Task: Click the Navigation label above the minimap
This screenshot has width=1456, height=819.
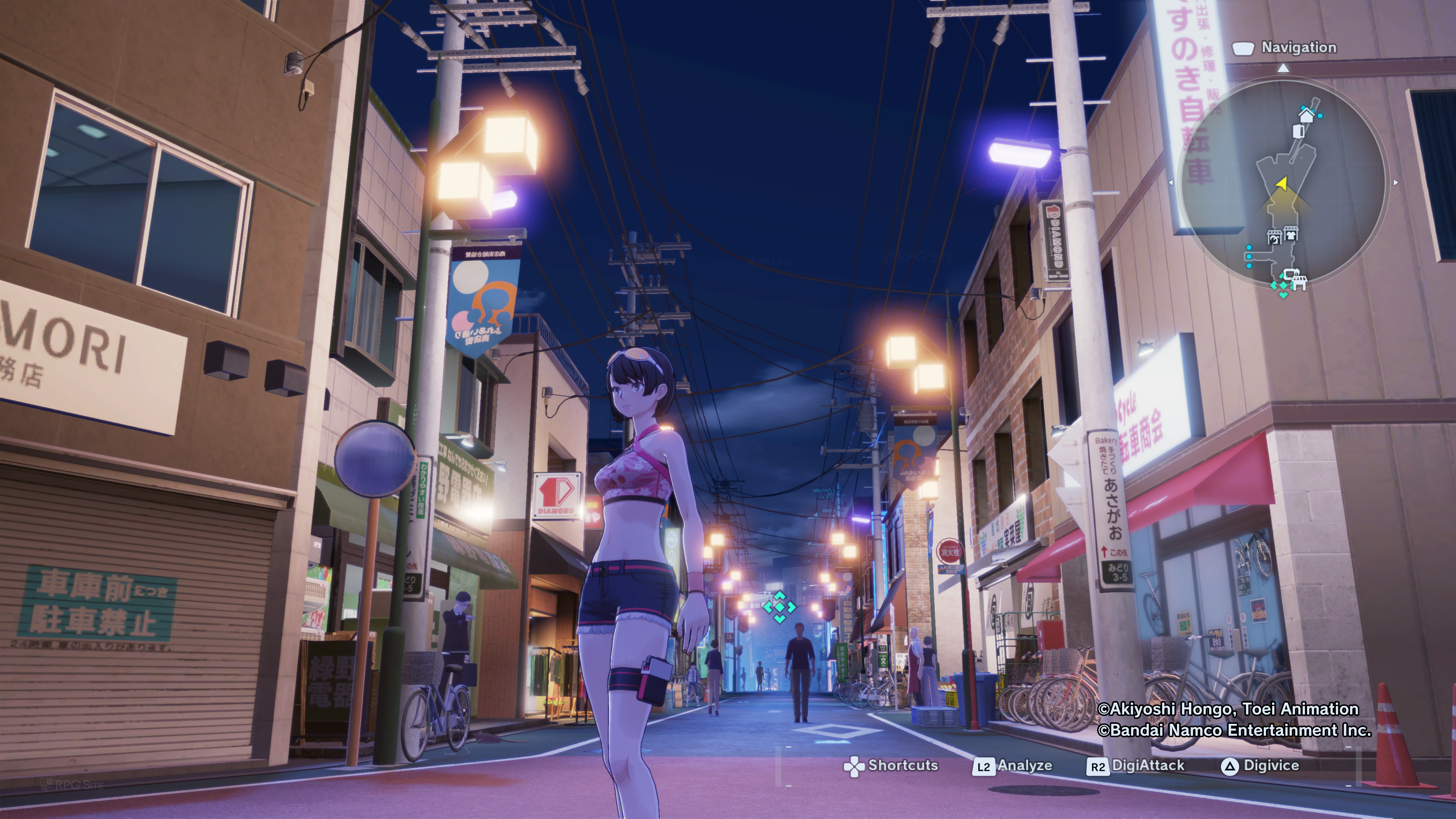Action: (1298, 48)
